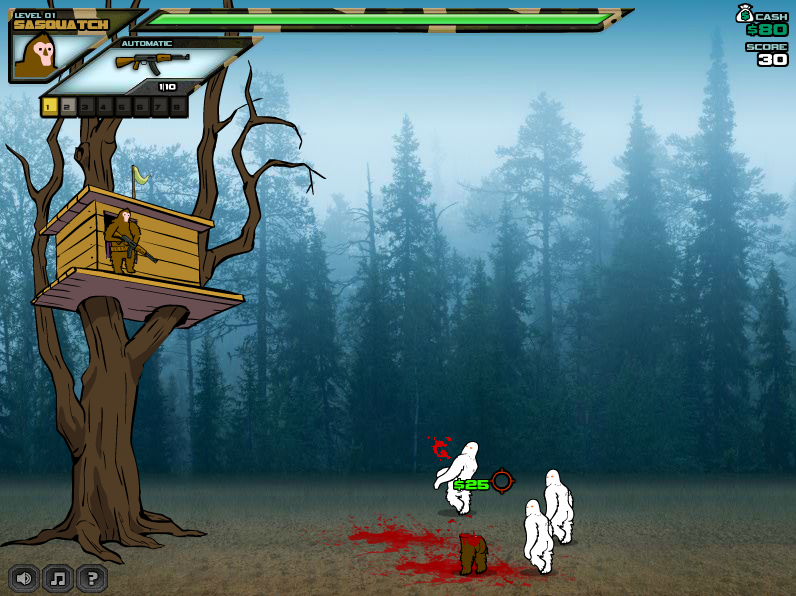Toggle the music note button
This screenshot has width=796, height=596.
tap(58, 578)
